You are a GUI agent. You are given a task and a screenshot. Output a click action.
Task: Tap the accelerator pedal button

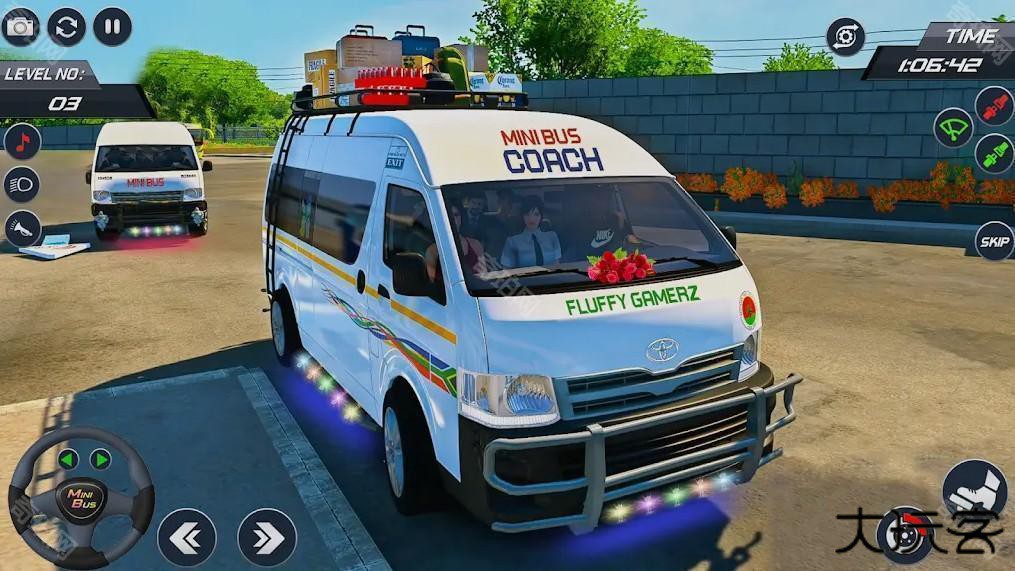click(973, 490)
